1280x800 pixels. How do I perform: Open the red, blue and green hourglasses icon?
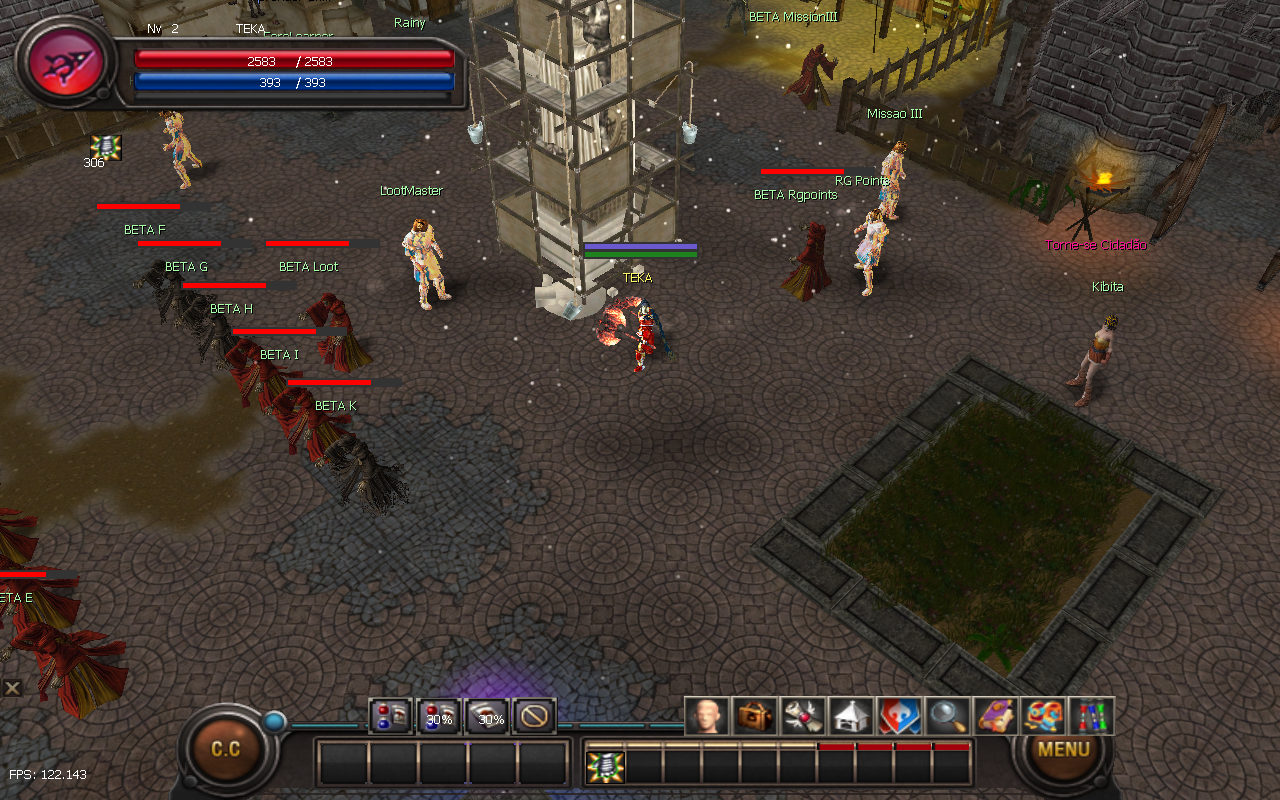tap(1091, 716)
